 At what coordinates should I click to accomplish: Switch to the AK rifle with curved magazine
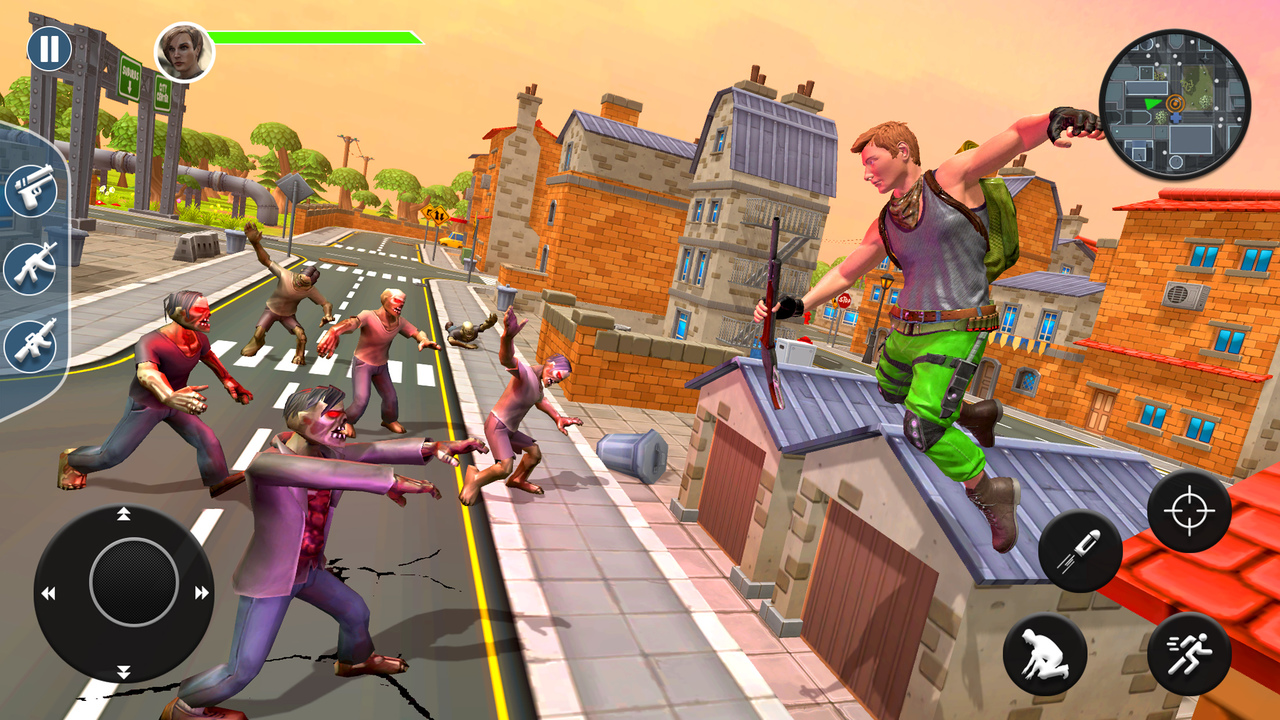31,267
